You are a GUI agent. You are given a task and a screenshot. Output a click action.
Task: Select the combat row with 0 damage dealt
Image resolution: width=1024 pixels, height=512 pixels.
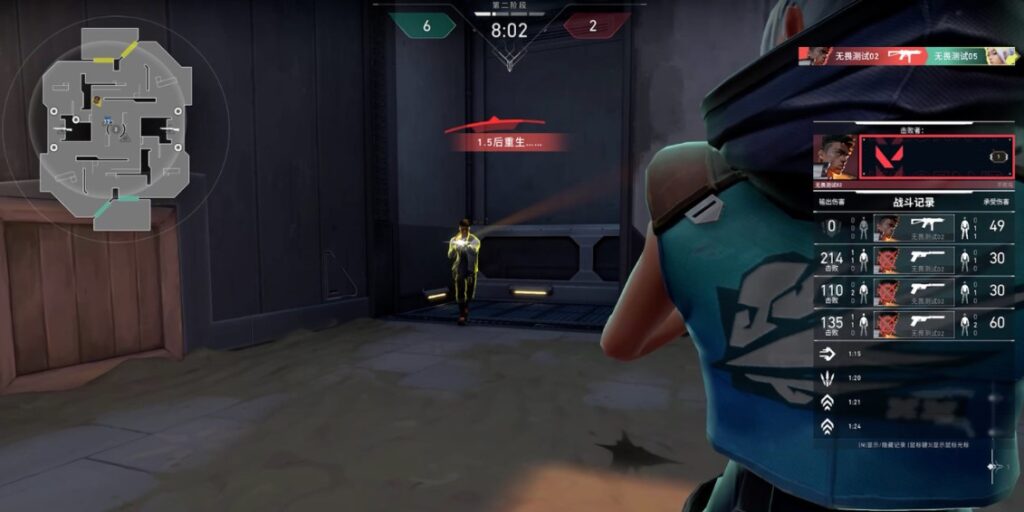(x=913, y=228)
